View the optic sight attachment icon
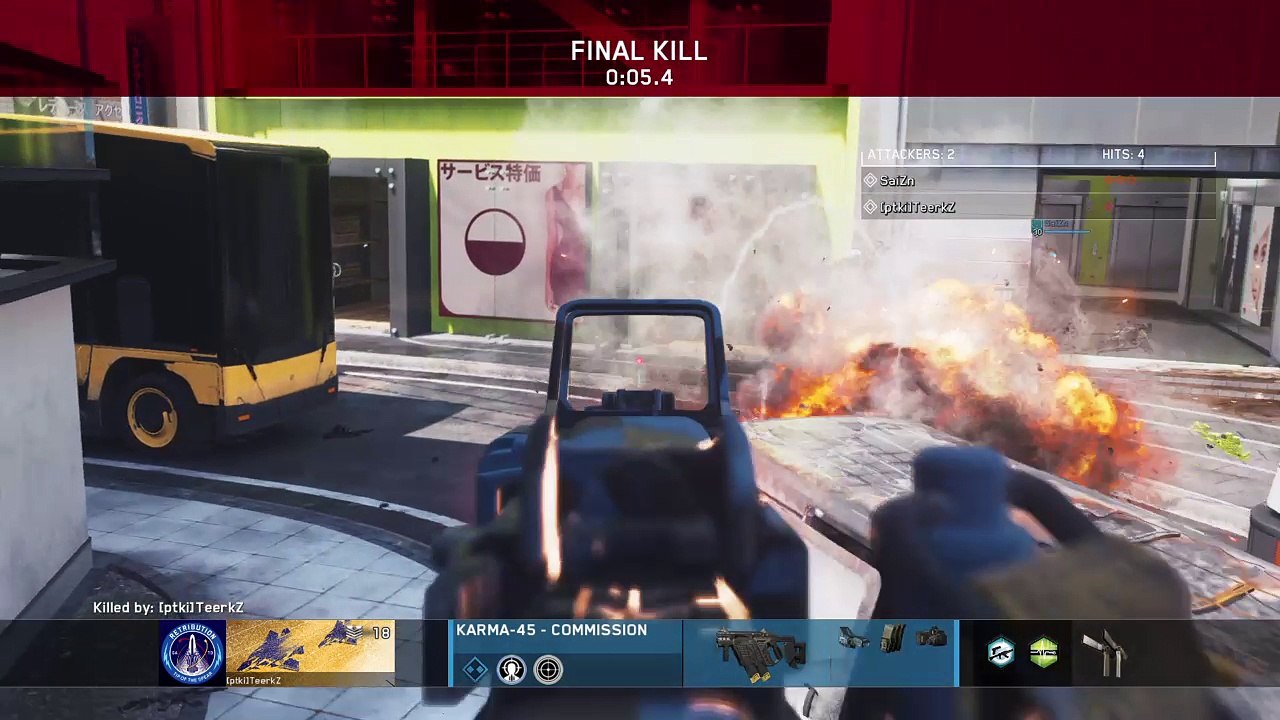Viewport: 1280px width, 720px height. click(x=853, y=638)
